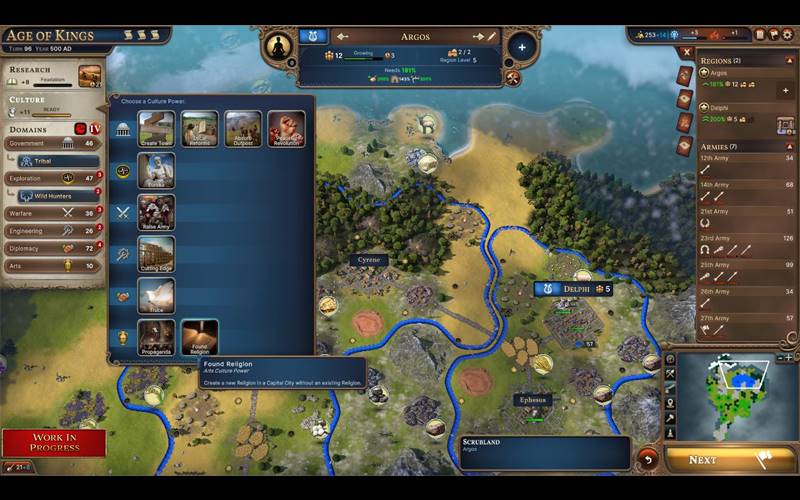
Task: Pick the Raise Army culture power
Action: click(x=156, y=212)
